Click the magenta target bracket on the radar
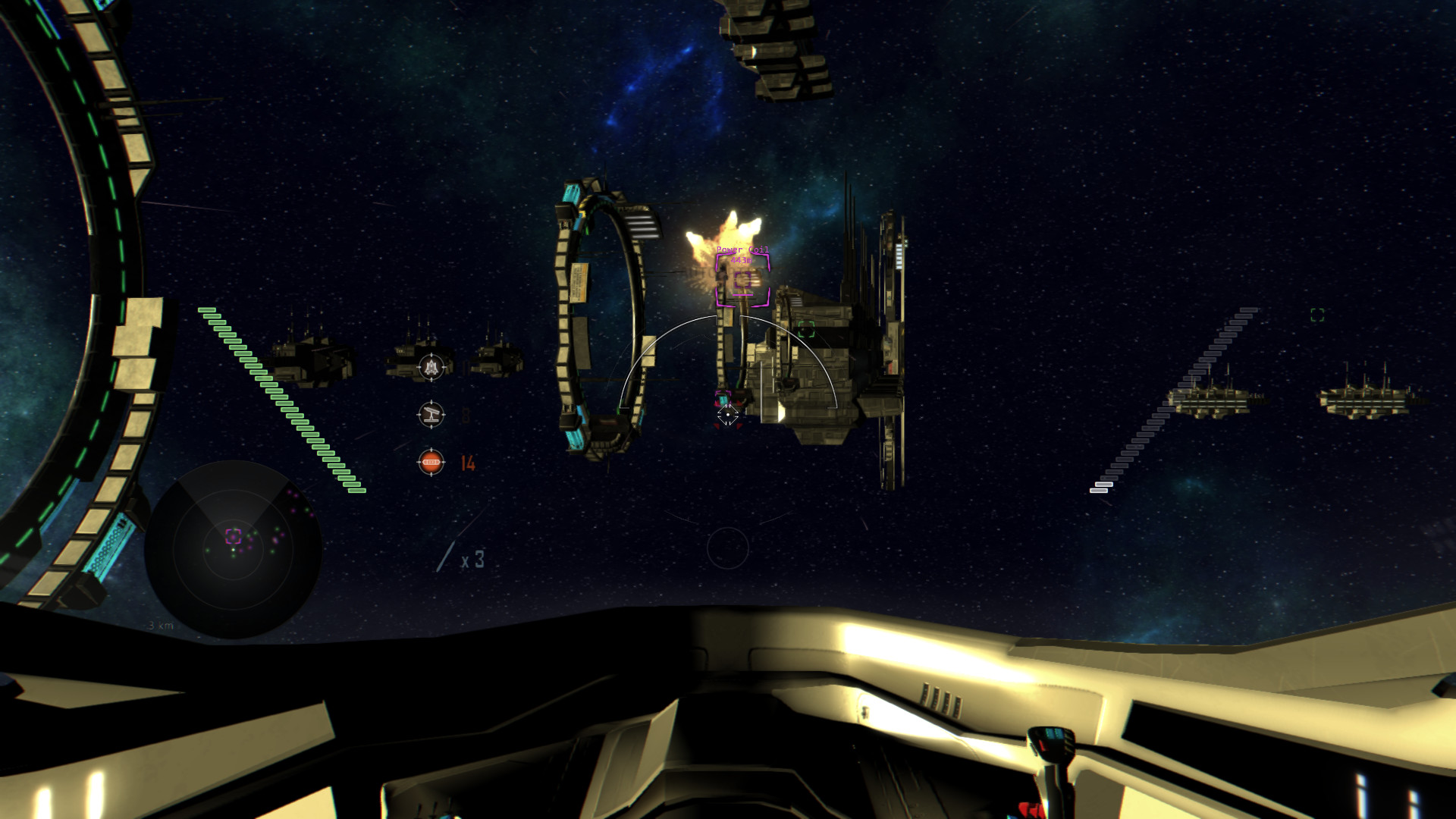This screenshot has height=819, width=1456. [x=234, y=536]
